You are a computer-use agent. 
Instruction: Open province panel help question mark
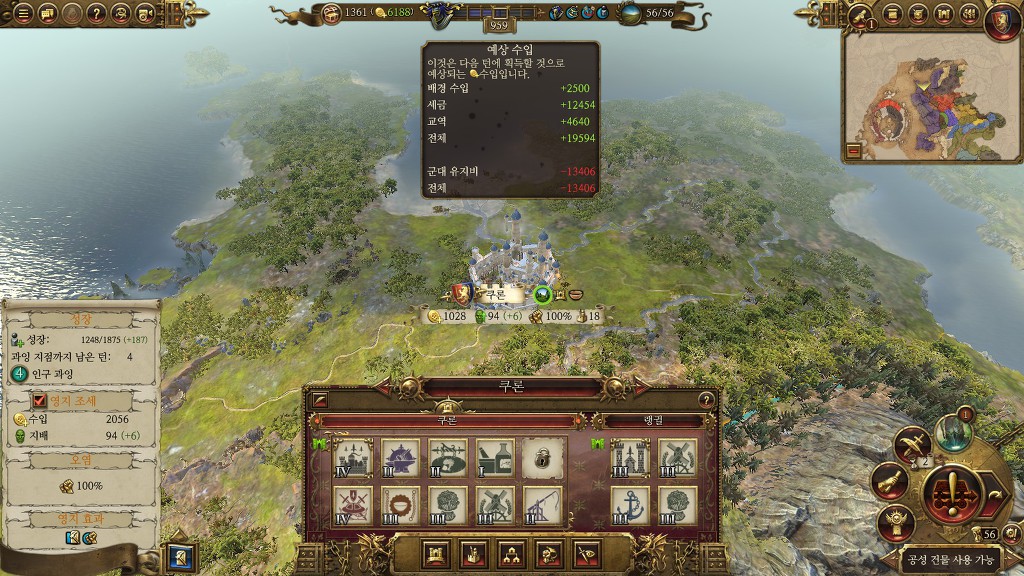pos(706,399)
